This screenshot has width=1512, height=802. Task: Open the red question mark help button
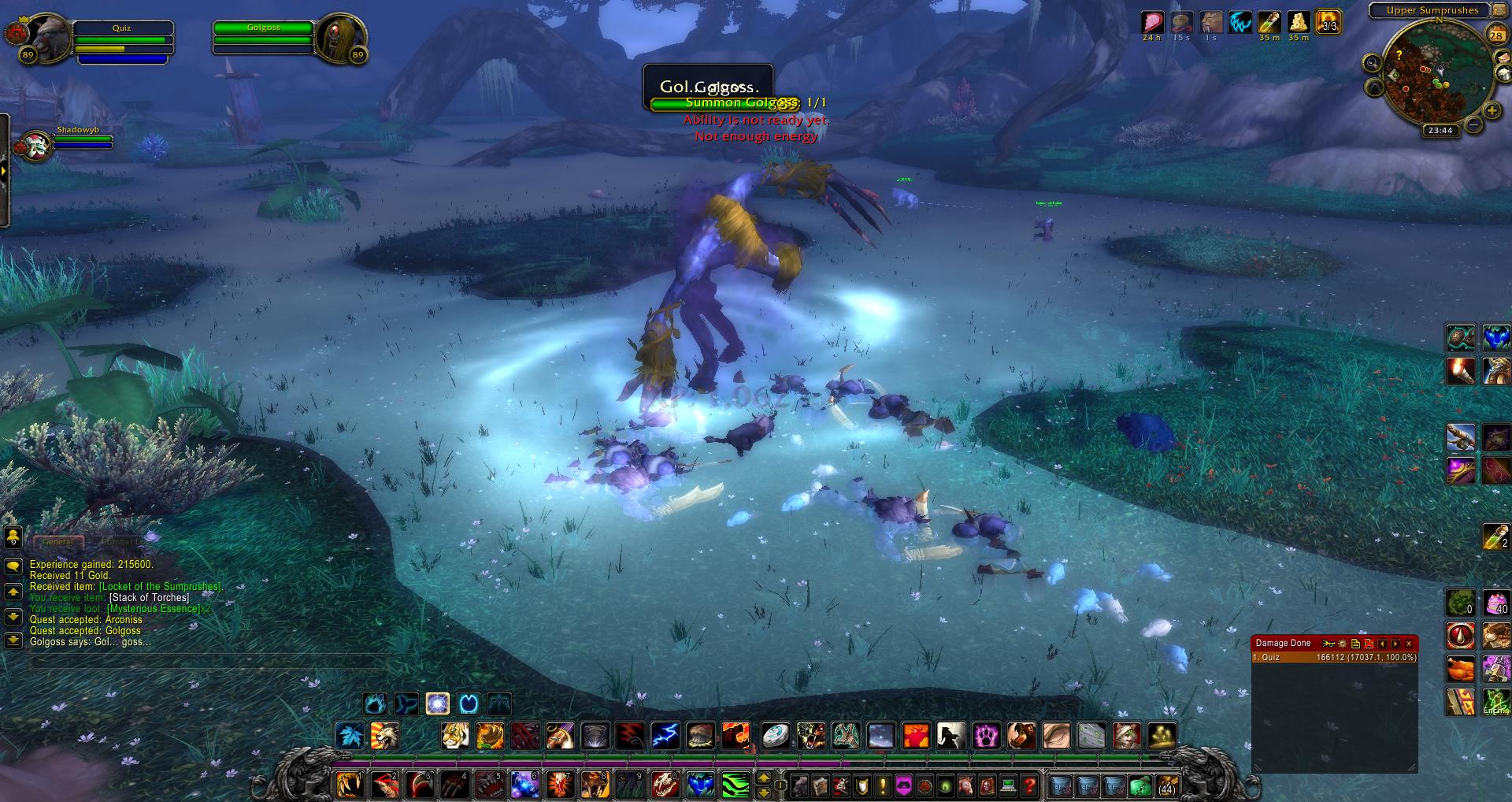(x=1028, y=785)
